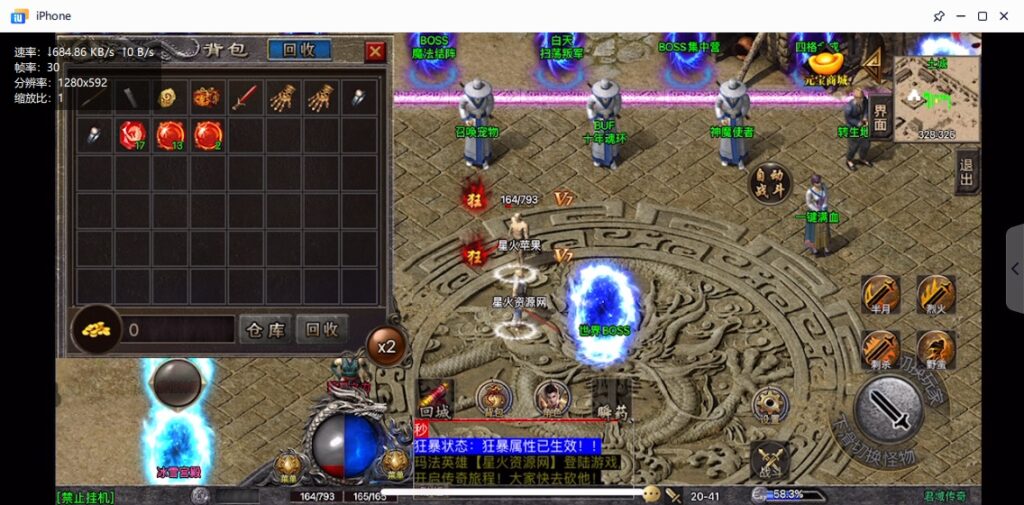1024x505 pixels.
Task: Toggle 自动战斗 auto battle
Action: coord(770,182)
